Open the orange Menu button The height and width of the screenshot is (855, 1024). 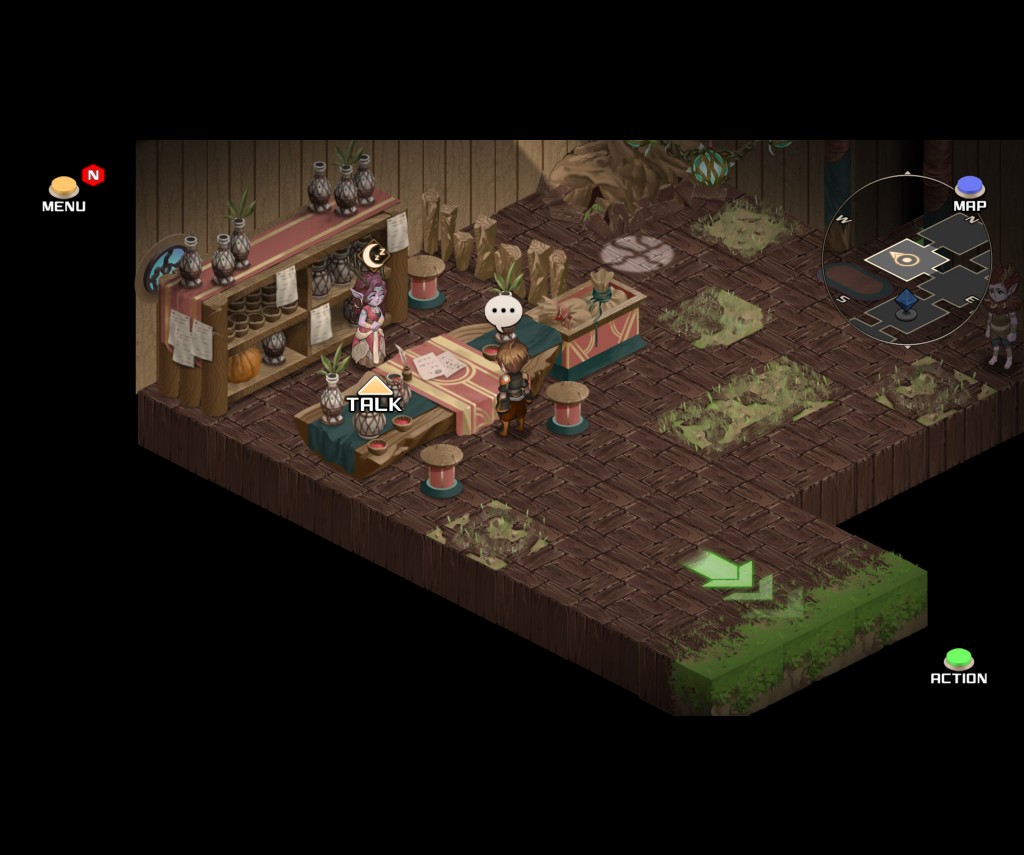(x=64, y=188)
